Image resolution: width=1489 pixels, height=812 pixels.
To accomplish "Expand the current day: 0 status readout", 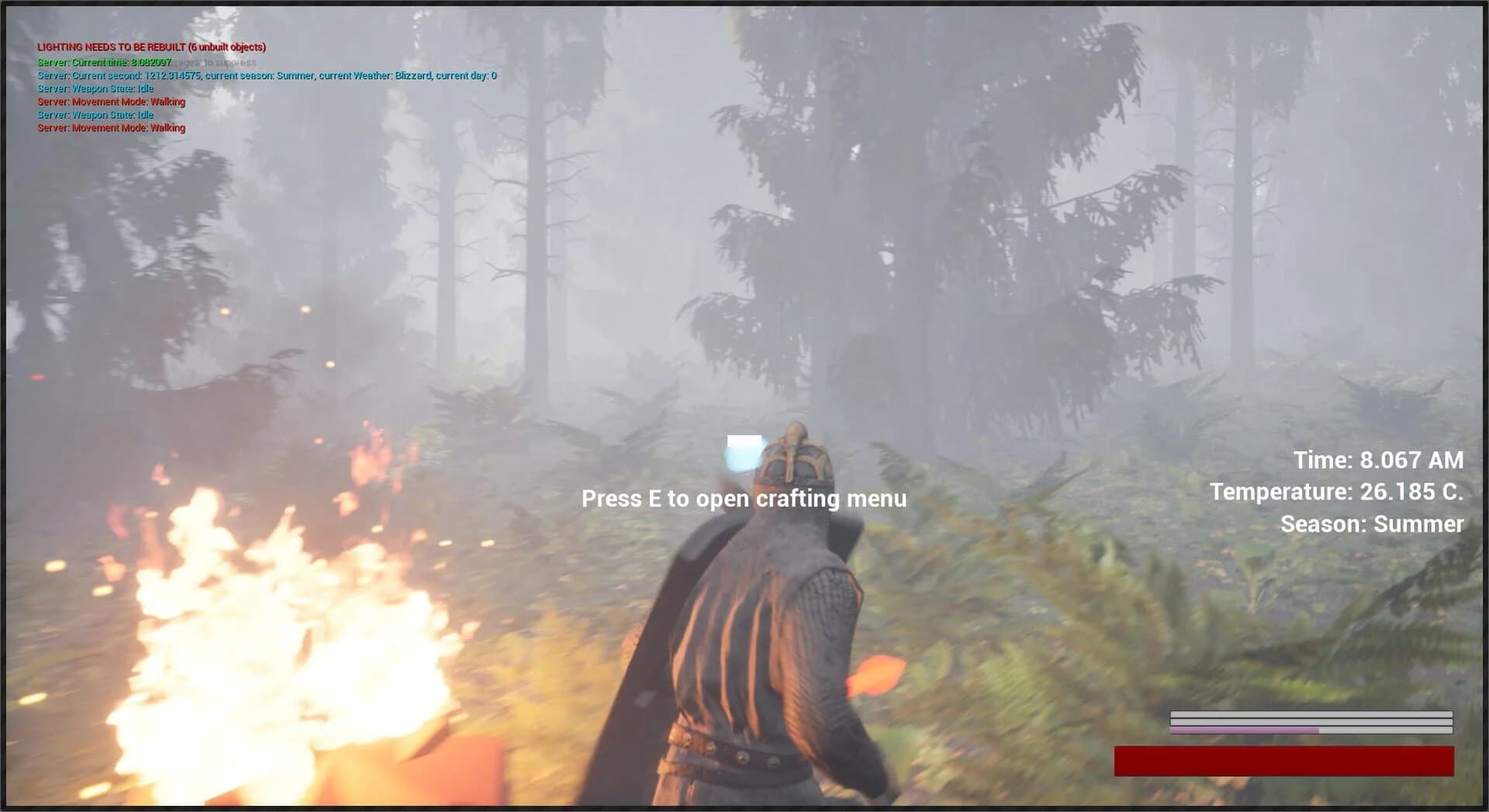I will pyautogui.click(x=465, y=75).
